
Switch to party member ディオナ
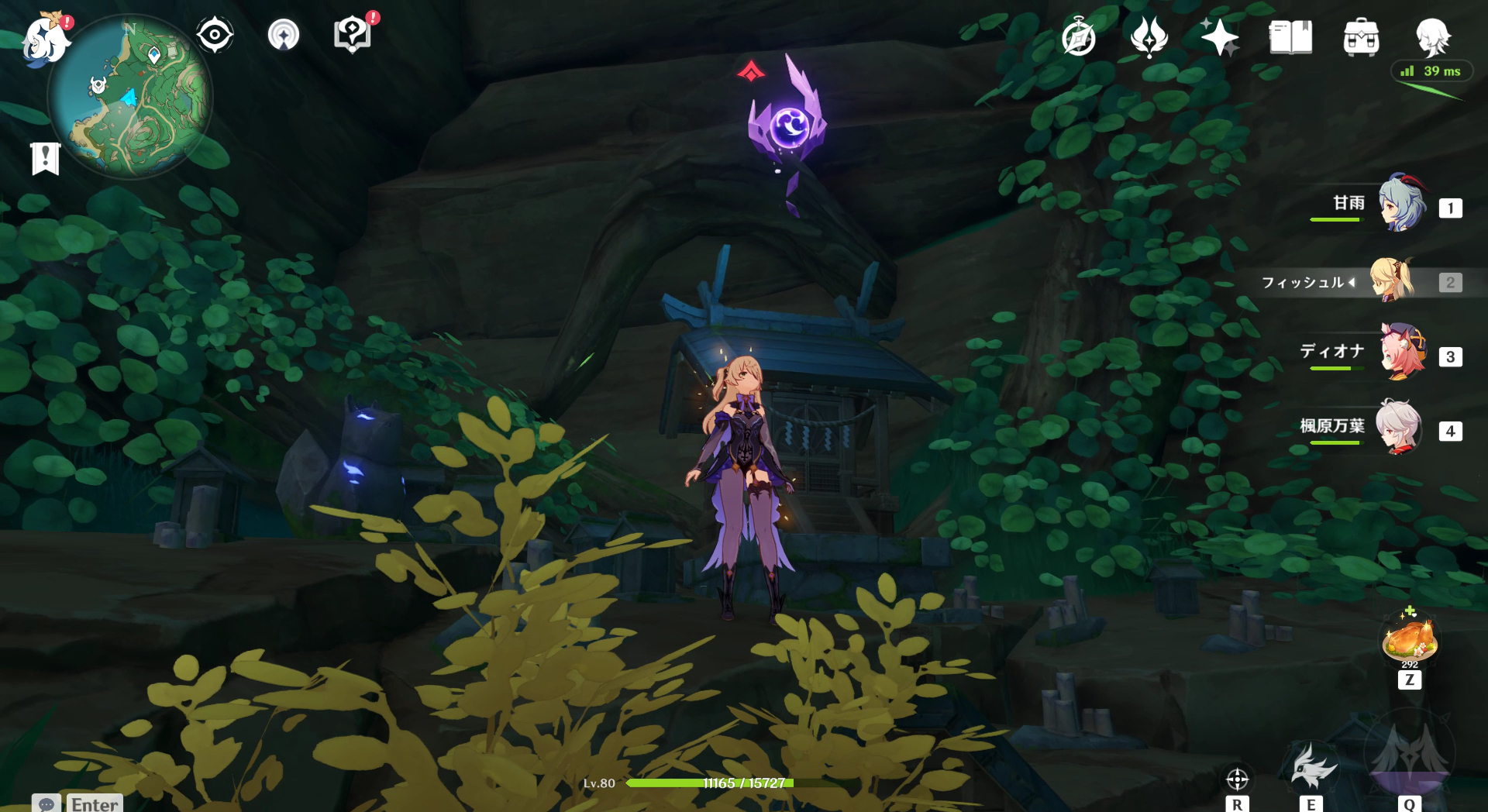tap(1401, 353)
